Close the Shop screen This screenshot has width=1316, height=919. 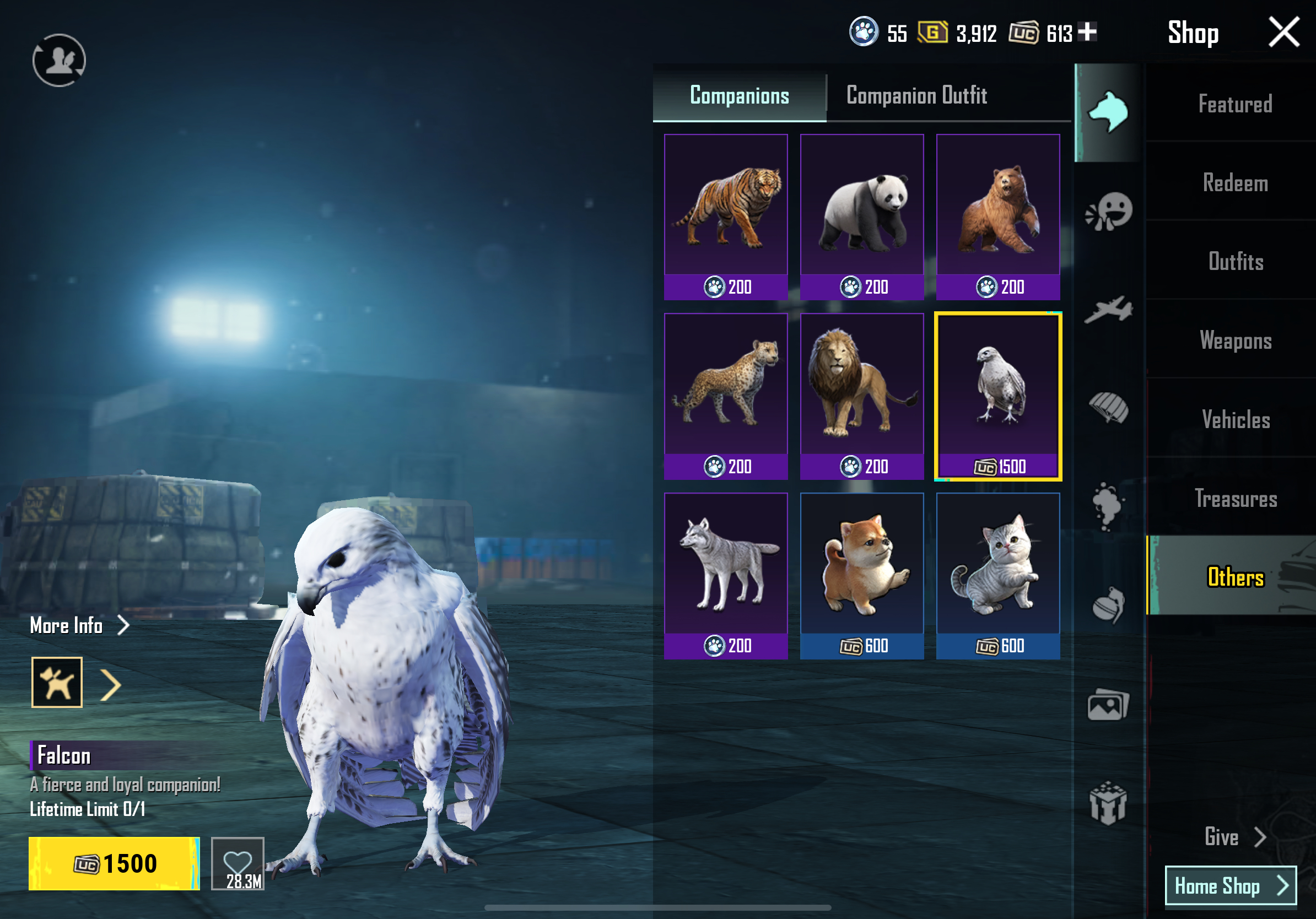click(x=1283, y=32)
